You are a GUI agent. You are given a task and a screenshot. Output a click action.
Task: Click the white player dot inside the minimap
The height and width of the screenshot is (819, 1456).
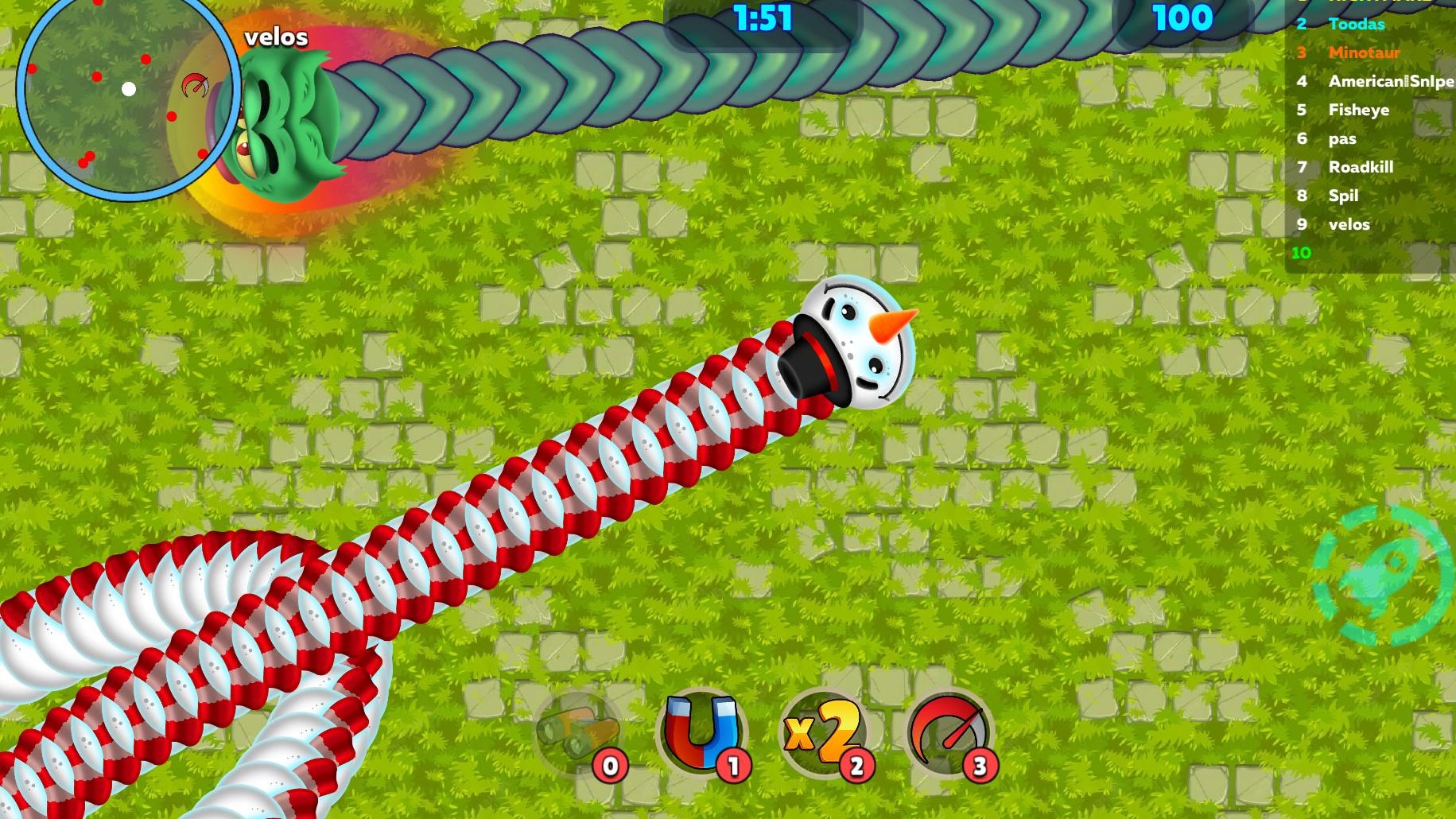(130, 89)
